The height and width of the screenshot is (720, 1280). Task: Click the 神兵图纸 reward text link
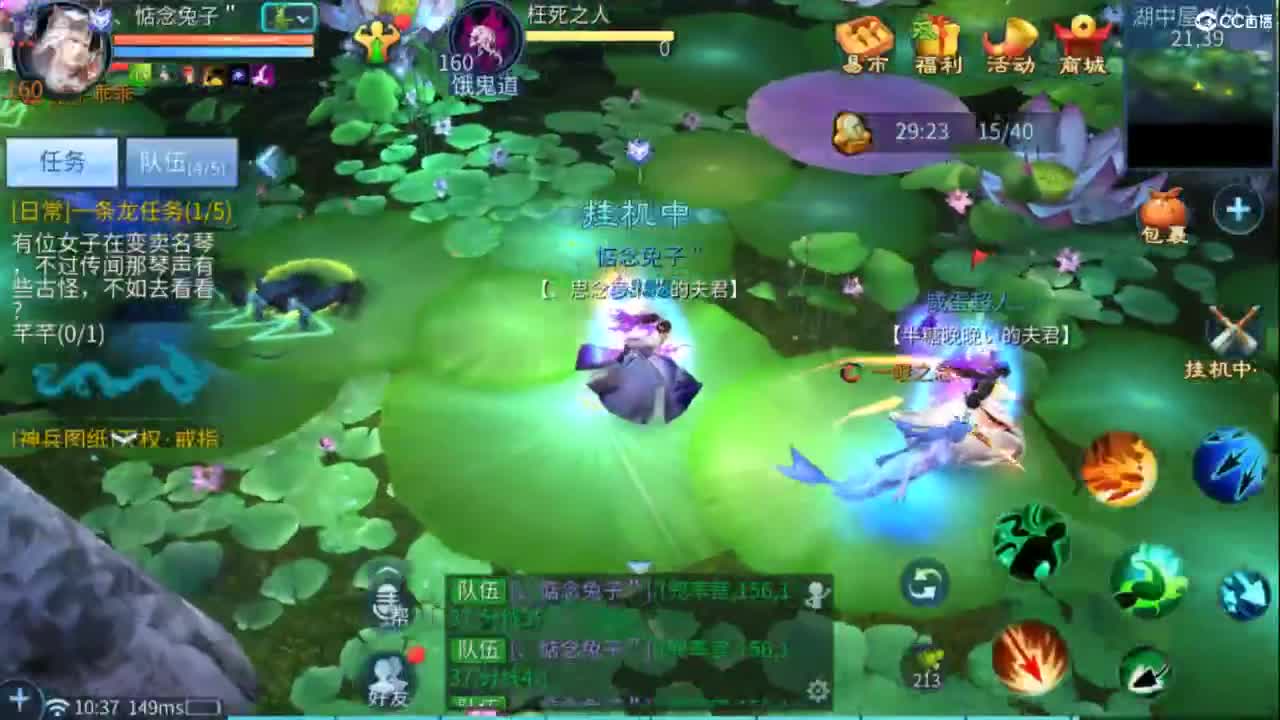pos(60,439)
